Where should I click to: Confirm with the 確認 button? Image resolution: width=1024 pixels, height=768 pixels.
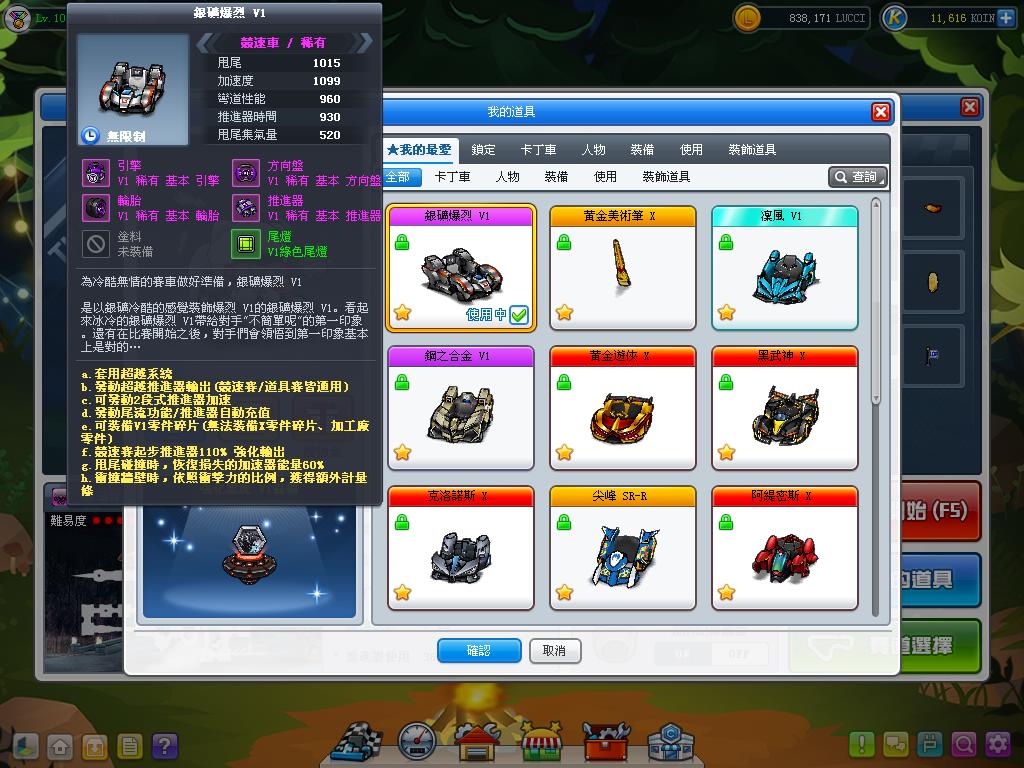coord(479,651)
